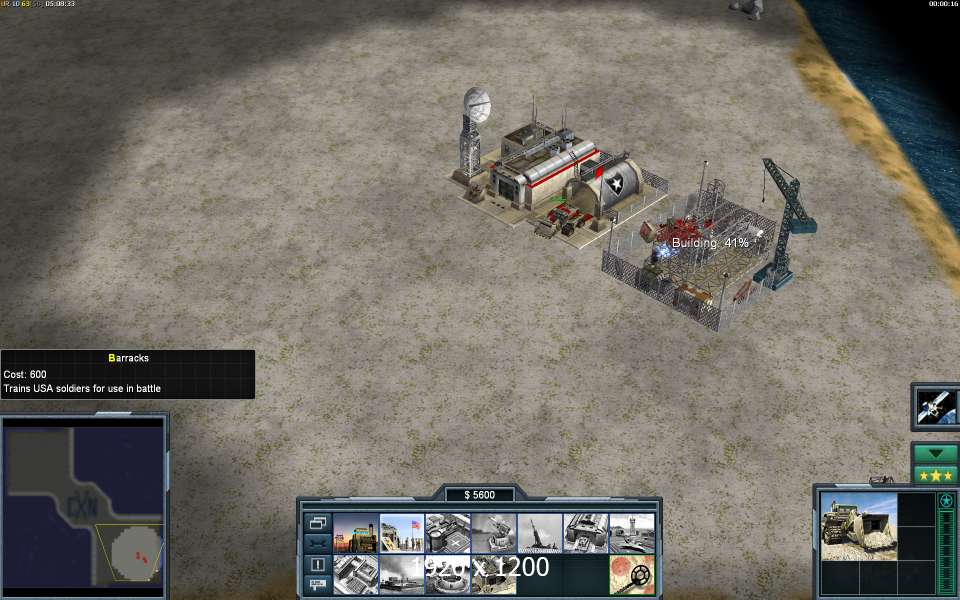The image size is (960, 600).
Task: Choose the circular emplacement build icon
Action: tap(448, 574)
